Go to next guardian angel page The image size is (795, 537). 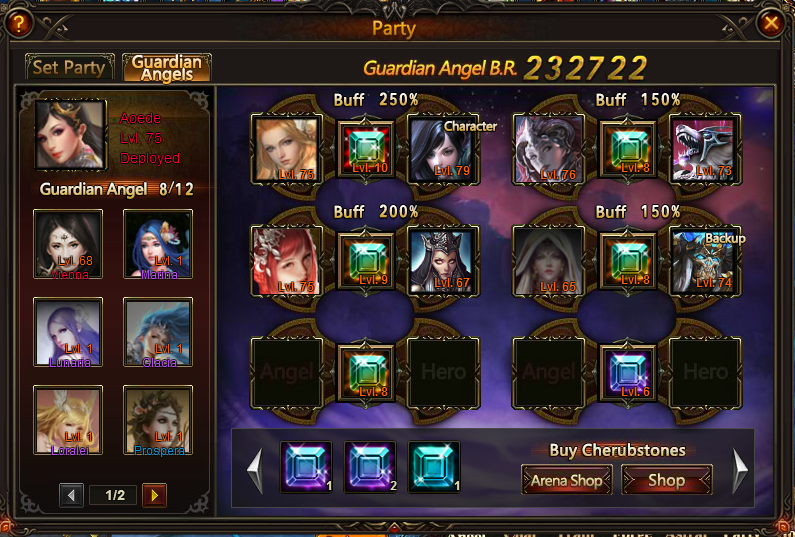[x=154, y=495]
